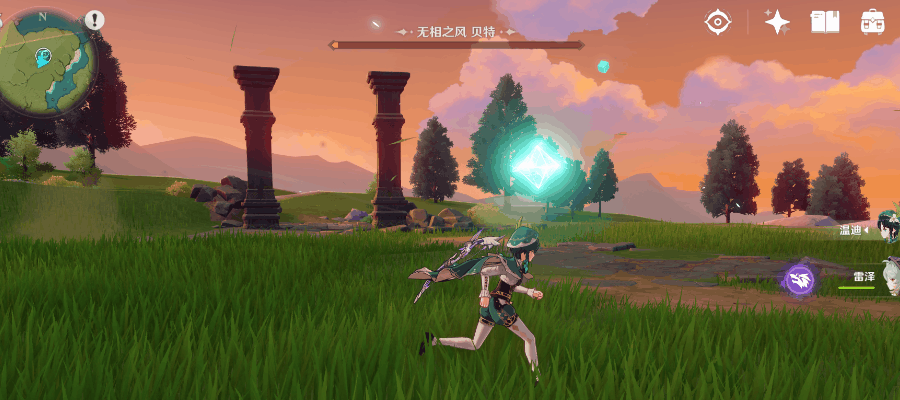Image resolution: width=900 pixels, height=400 pixels.
Task: Click the exclamation mark quest icon
Action: pos(95,19)
